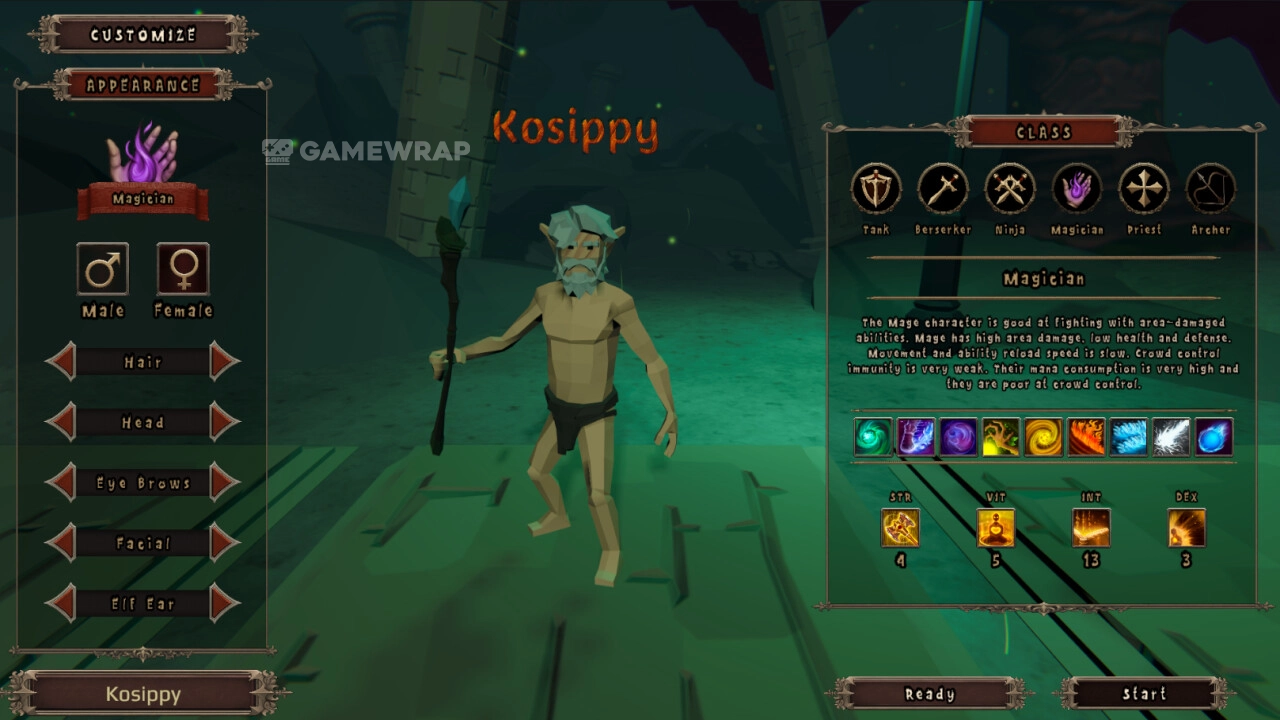Click the Ready button

(930, 693)
